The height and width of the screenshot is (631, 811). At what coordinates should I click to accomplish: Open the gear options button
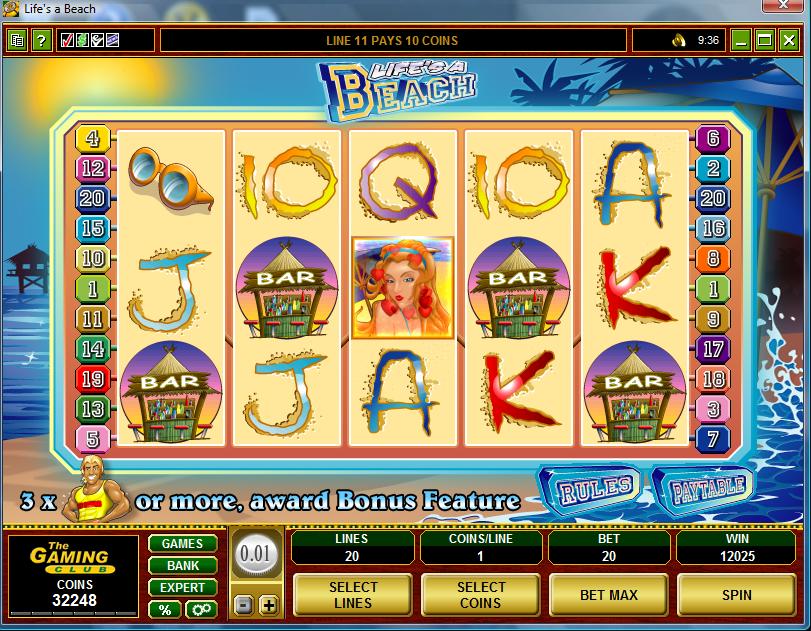(200, 609)
